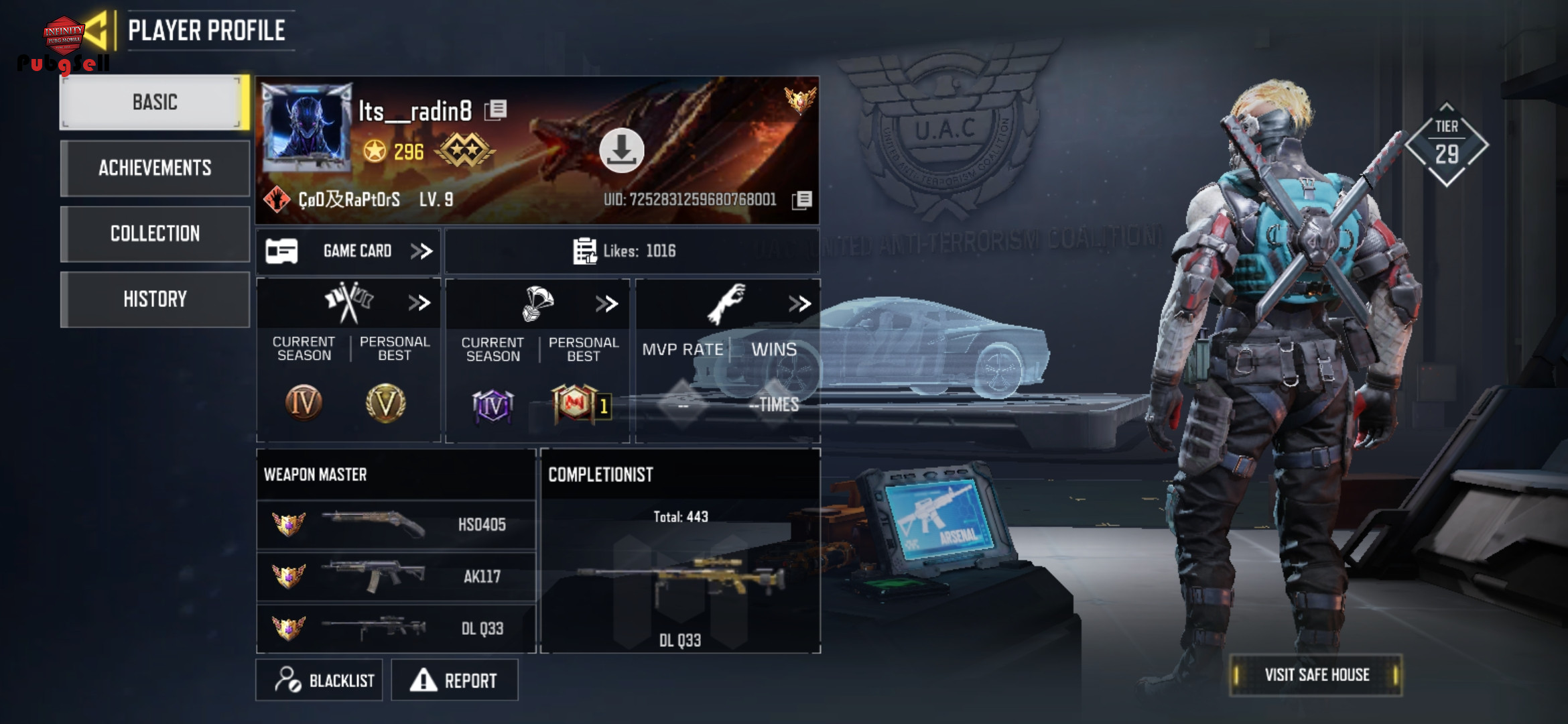Go back using the yellow arrow
The height and width of the screenshot is (724, 1568).
tap(96, 30)
